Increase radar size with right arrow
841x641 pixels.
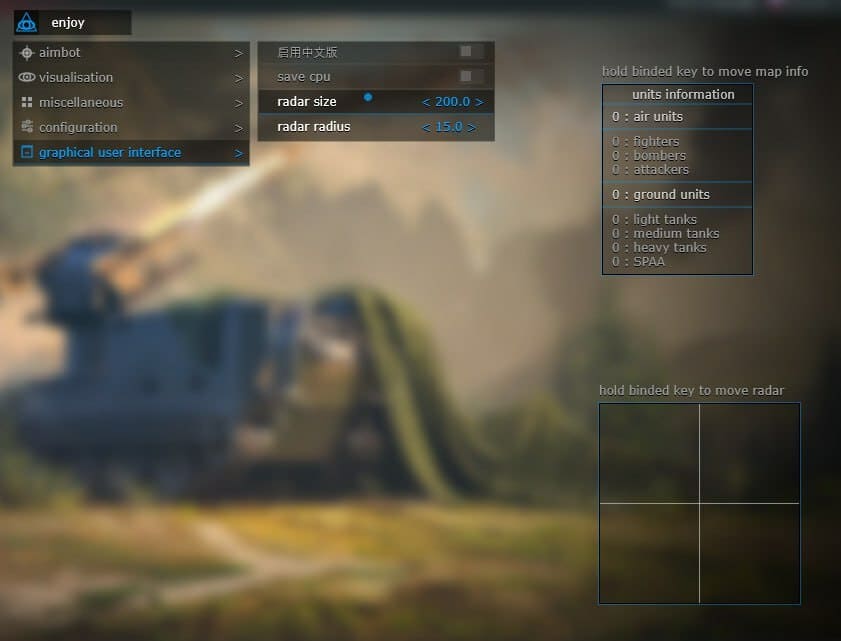479,102
